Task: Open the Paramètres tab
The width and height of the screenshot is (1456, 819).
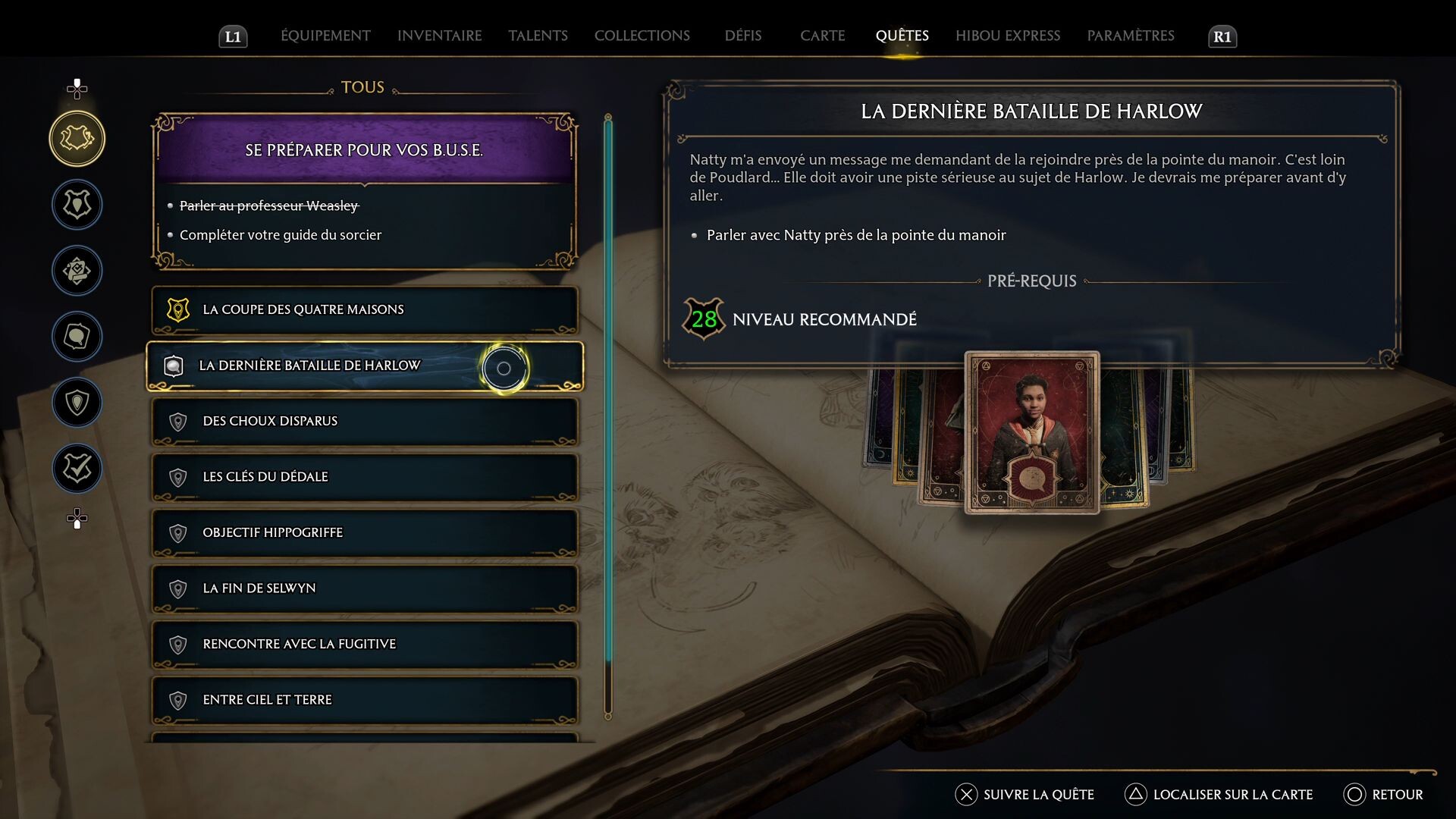Action: coord(1130,36)
